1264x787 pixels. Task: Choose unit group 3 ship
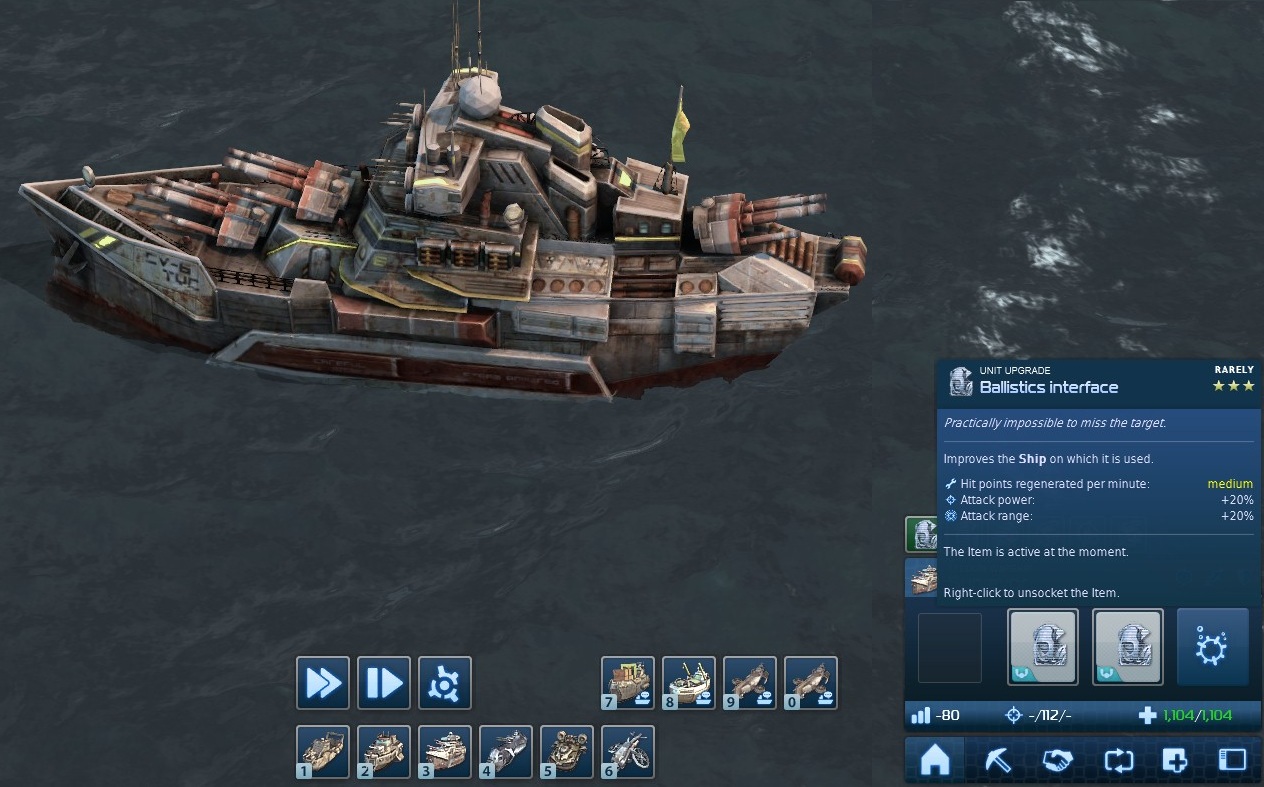click(x=444, y=752)
